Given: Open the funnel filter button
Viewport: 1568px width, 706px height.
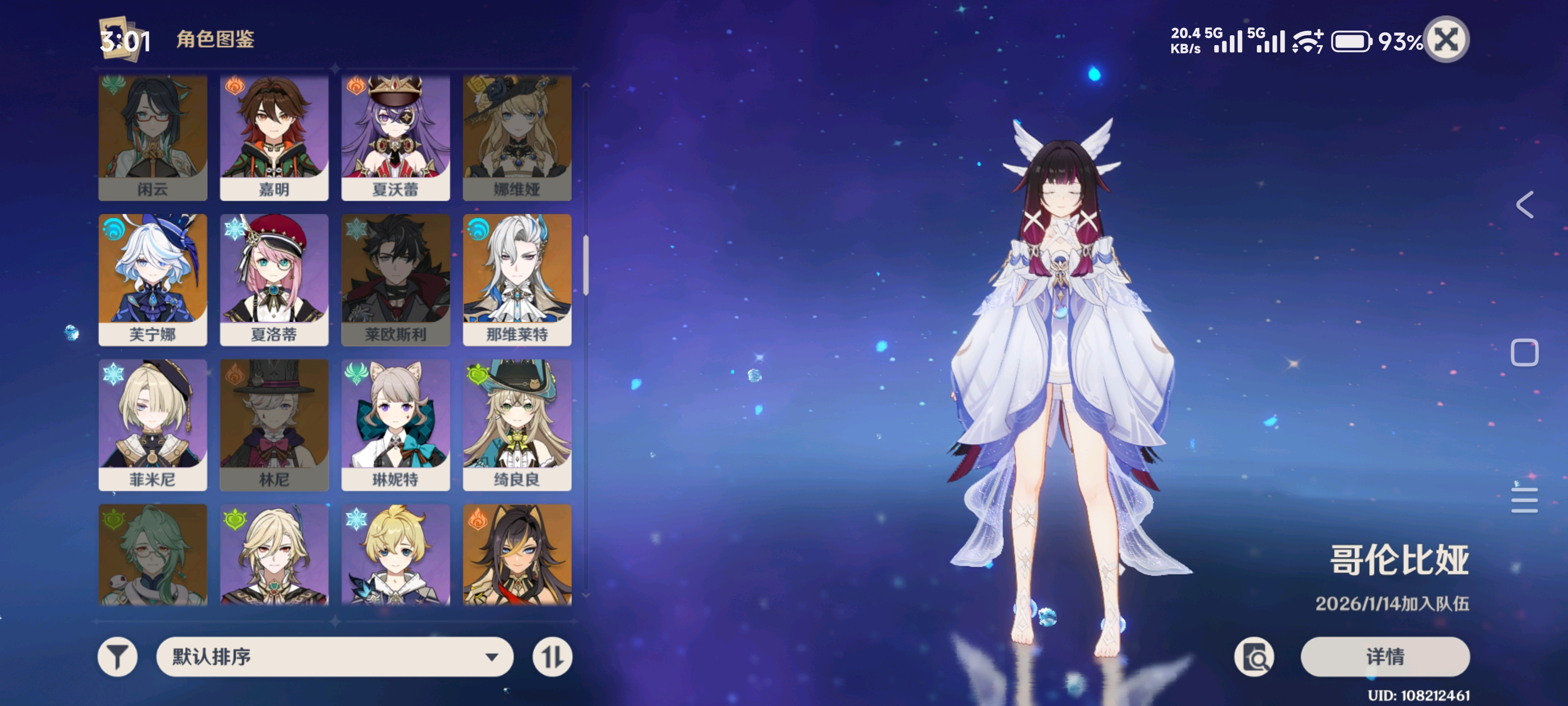Looking at the screenshot, I should 118,656.
